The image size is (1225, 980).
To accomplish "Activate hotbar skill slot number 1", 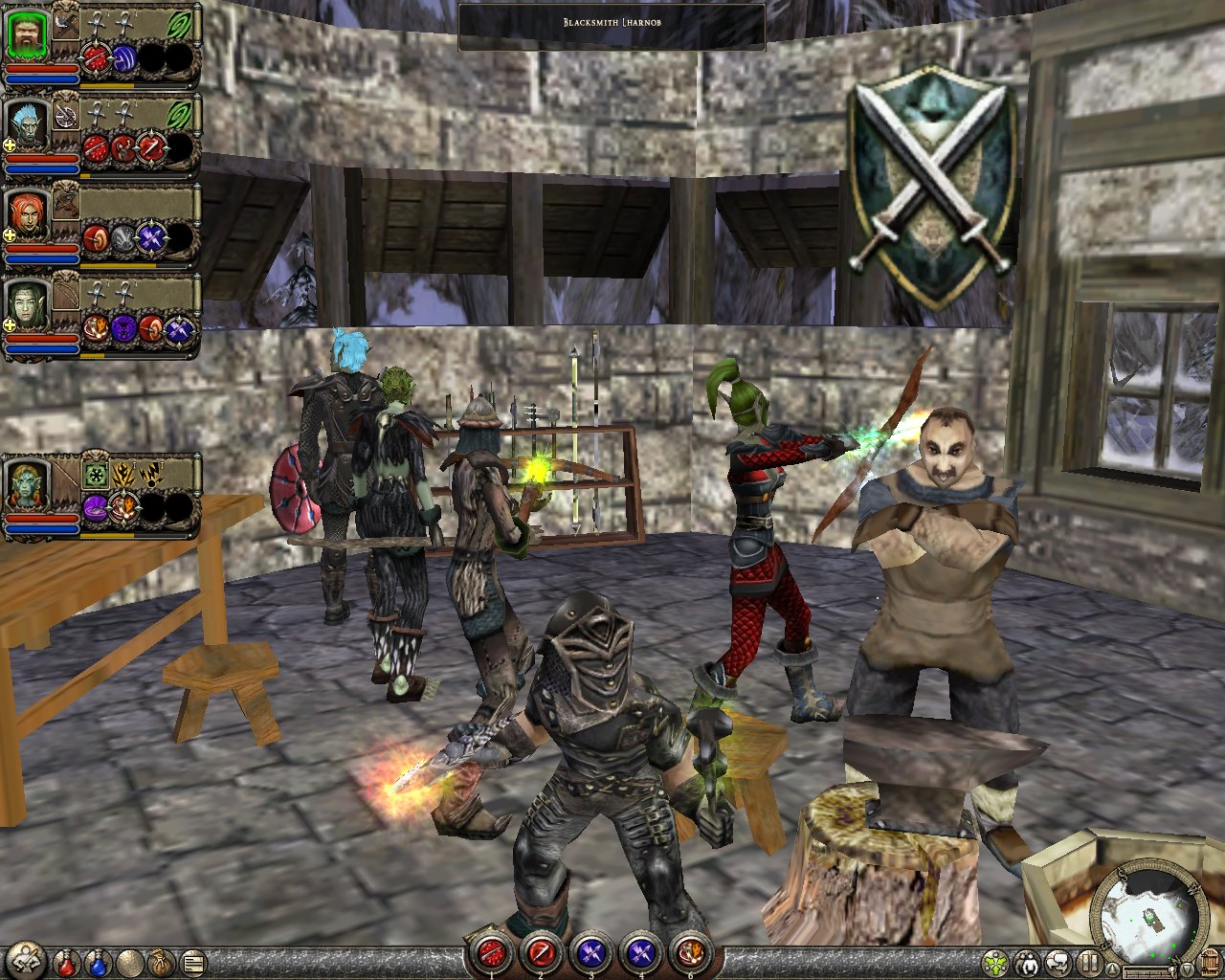I will coord(491,952).
